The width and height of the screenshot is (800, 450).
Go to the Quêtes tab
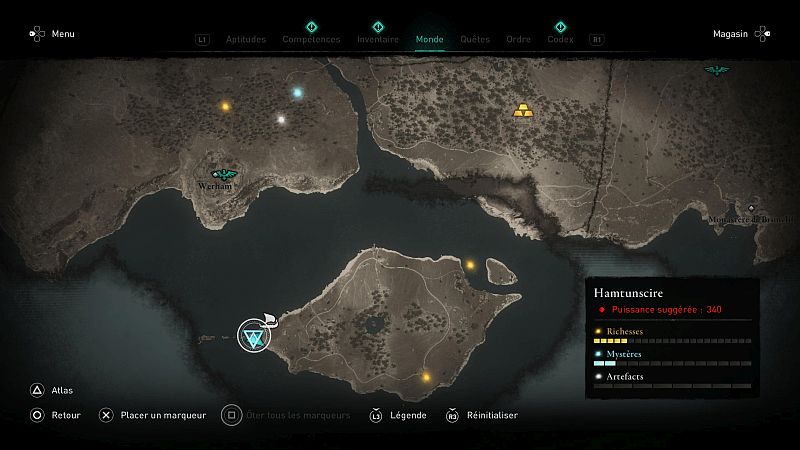pos(475,40)
